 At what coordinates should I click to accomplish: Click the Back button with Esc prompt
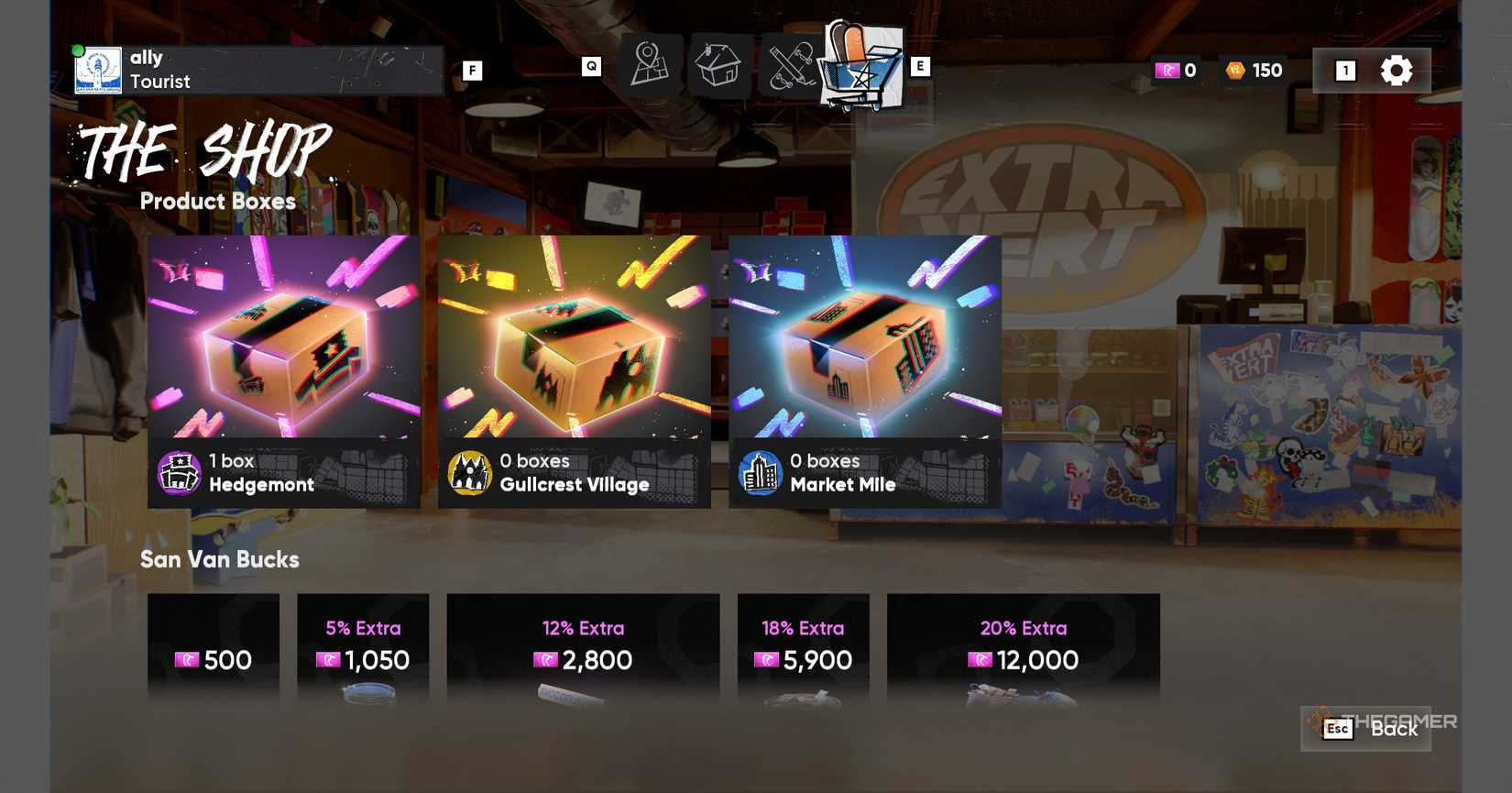click(x=1365, y=729)
